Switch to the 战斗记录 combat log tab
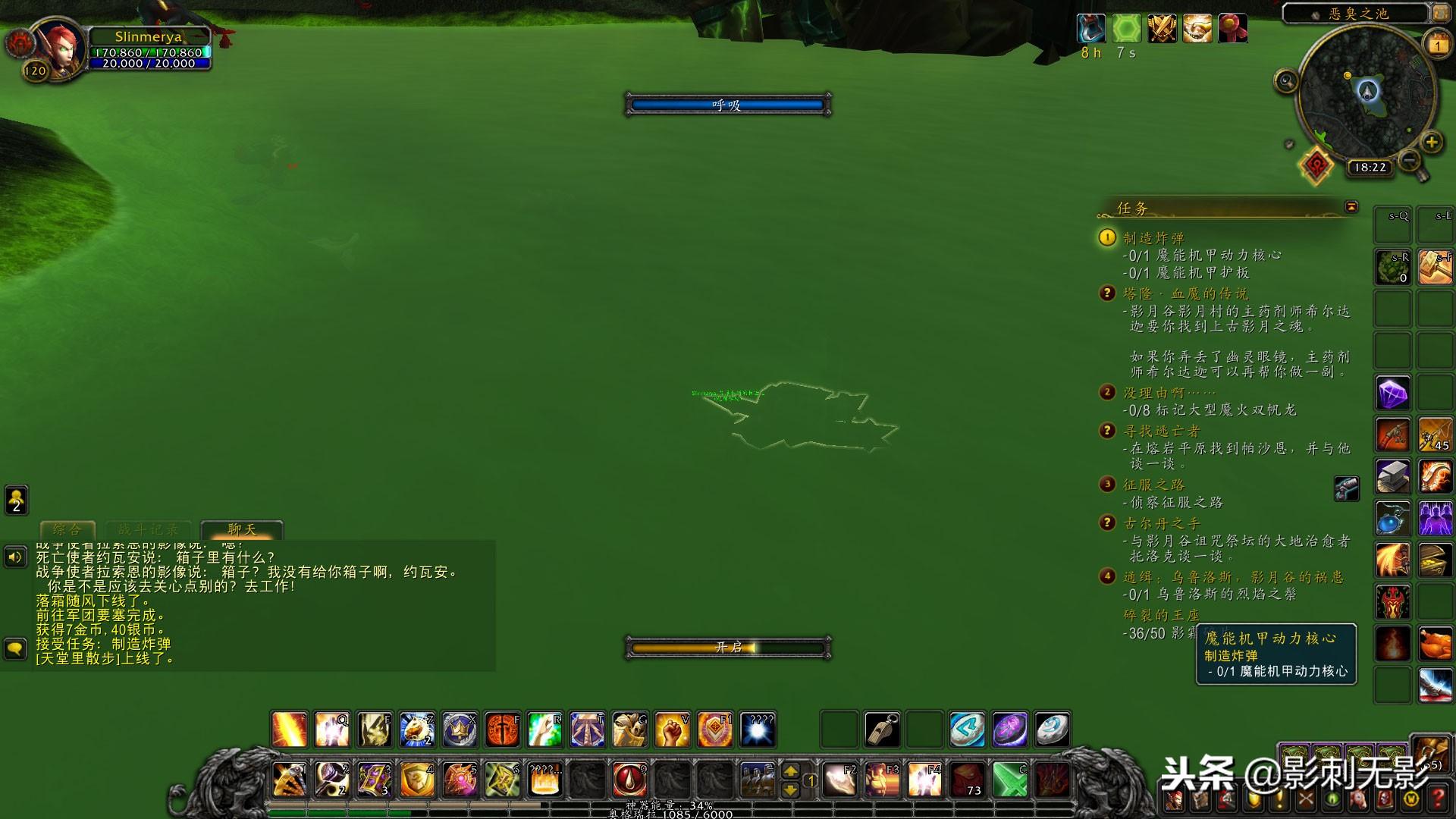This screenshot has height=819, width=1456. coord(148,529)
